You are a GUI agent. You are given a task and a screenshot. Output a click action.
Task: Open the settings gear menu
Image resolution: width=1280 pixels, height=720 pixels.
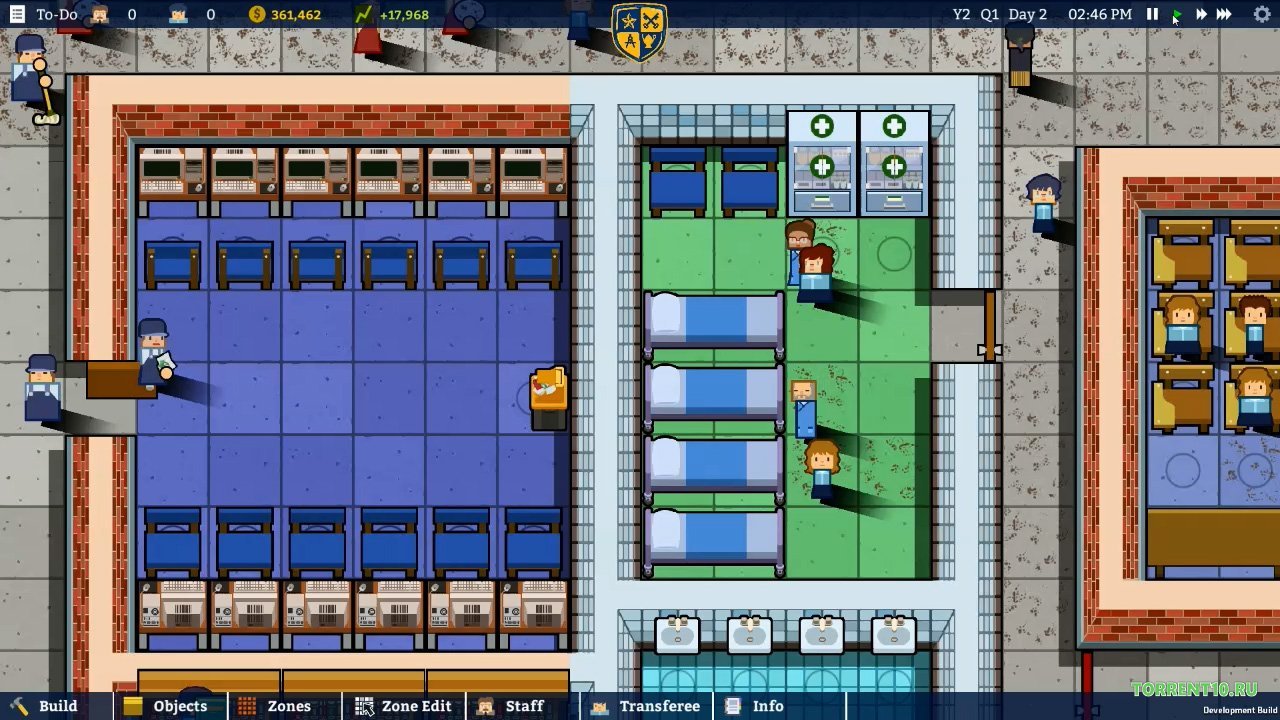(x=1261, y=14)
